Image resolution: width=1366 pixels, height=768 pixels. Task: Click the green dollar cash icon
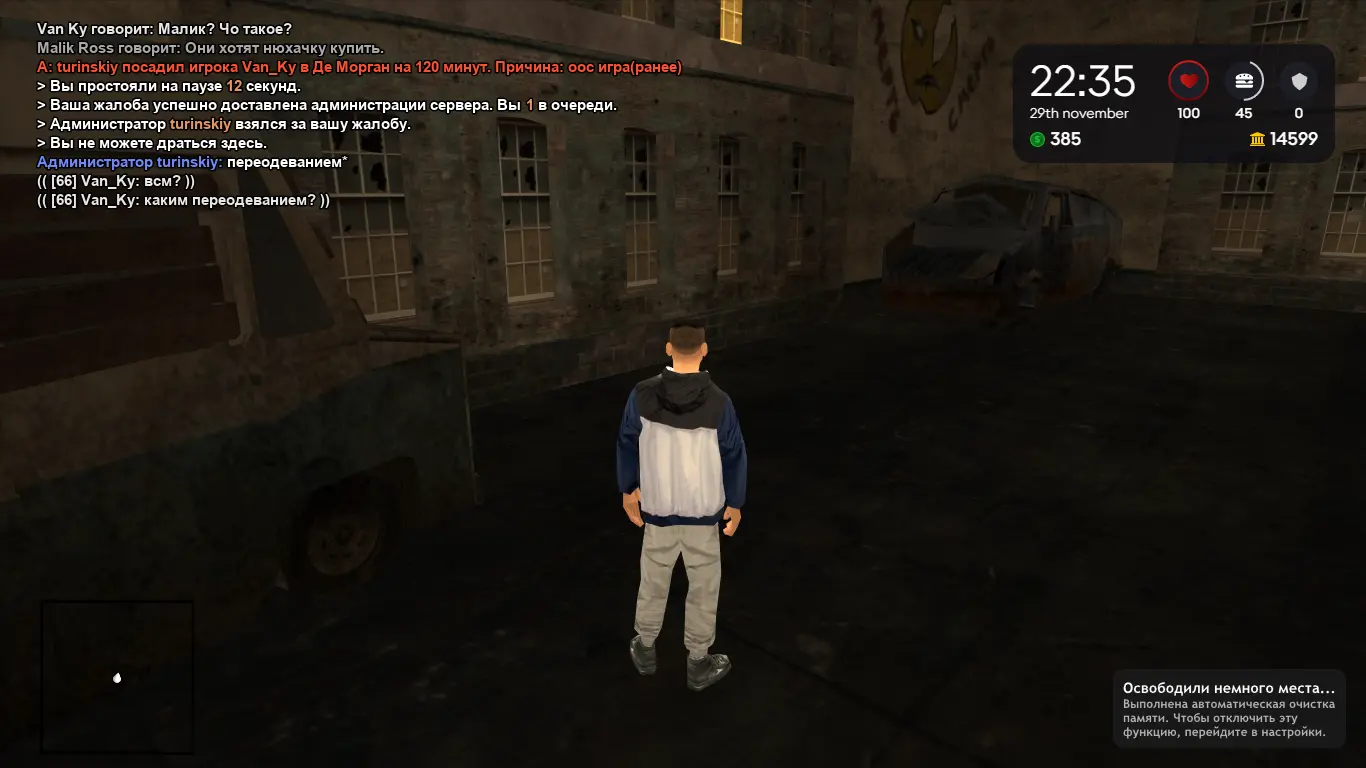point(1040,139)
